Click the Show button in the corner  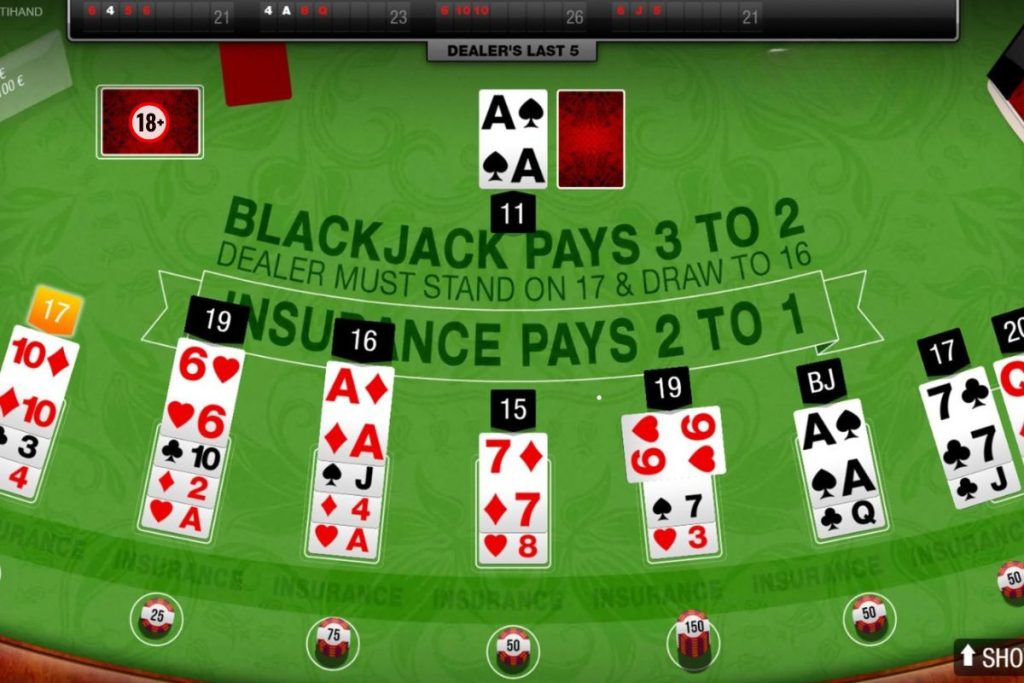[x=990, y=657]
